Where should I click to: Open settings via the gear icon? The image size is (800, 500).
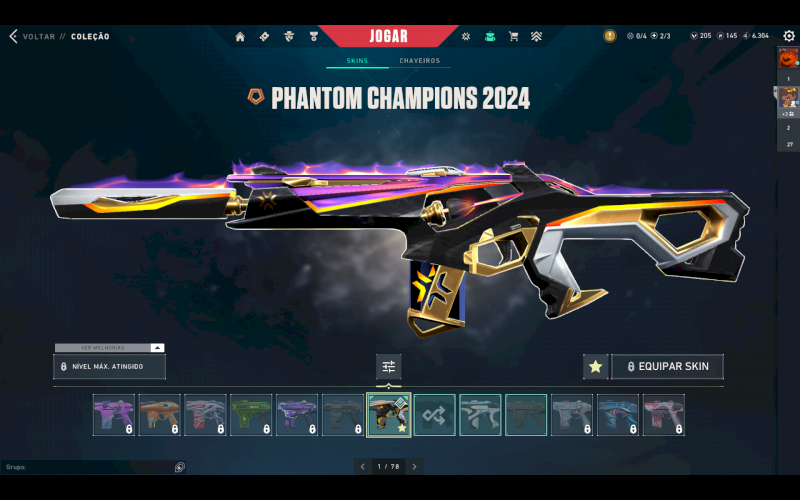coord(789,37)
